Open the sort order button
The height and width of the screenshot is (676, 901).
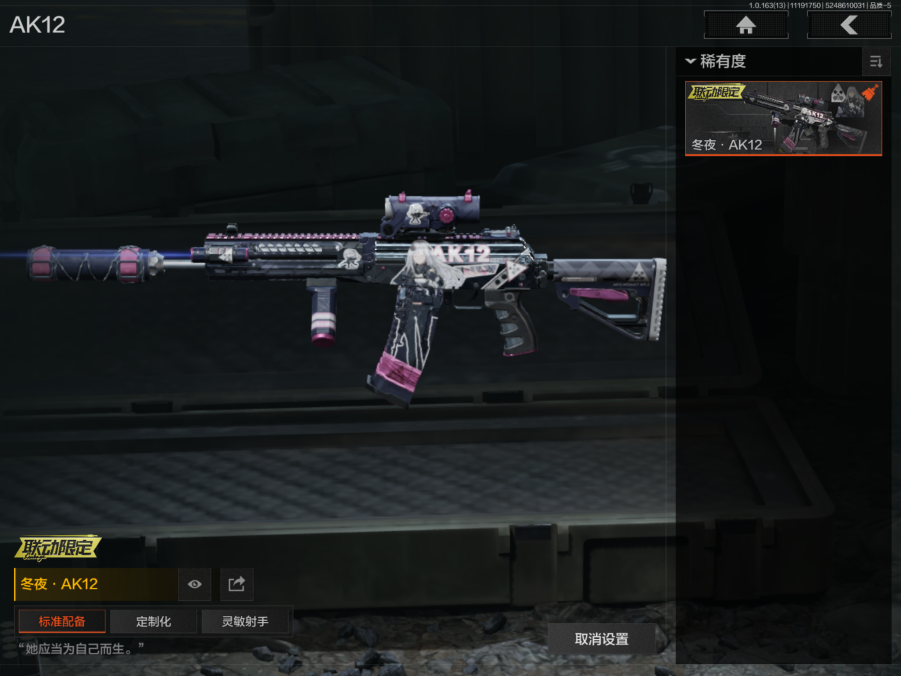[876, 62]
